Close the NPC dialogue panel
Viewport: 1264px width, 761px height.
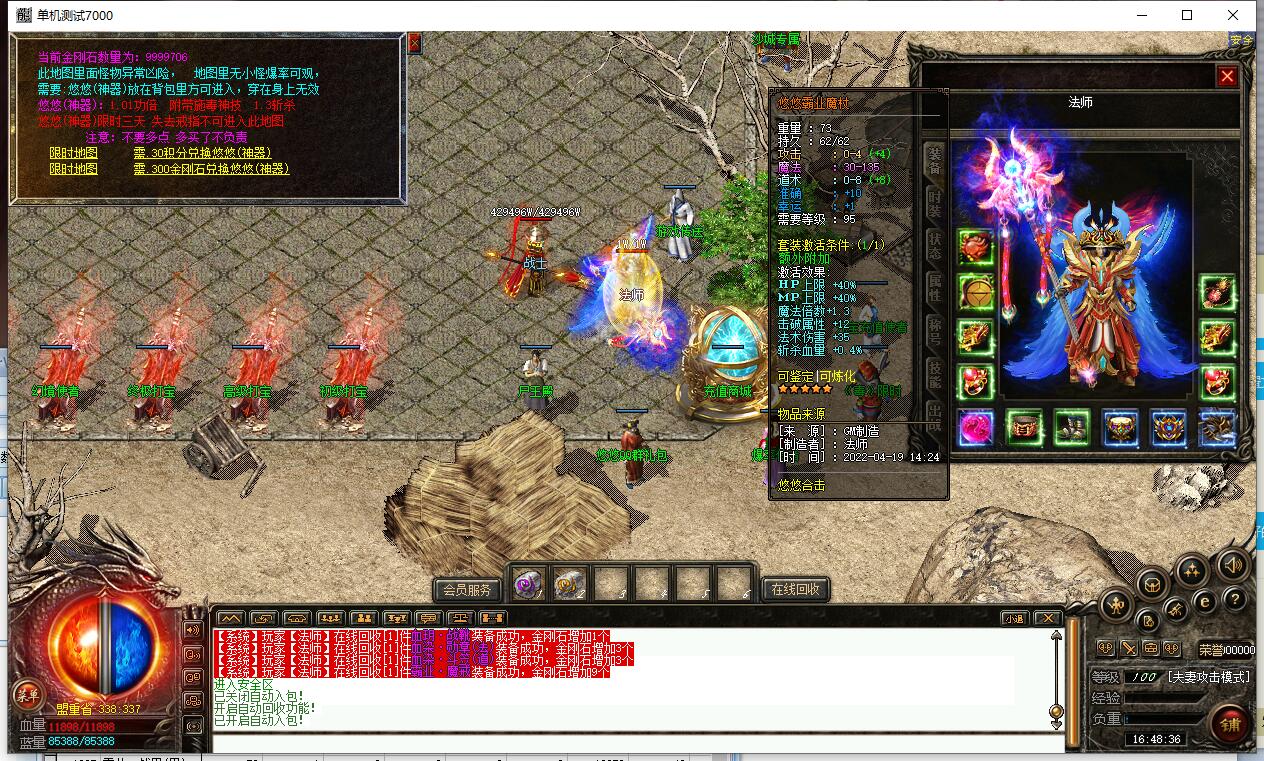414,43
